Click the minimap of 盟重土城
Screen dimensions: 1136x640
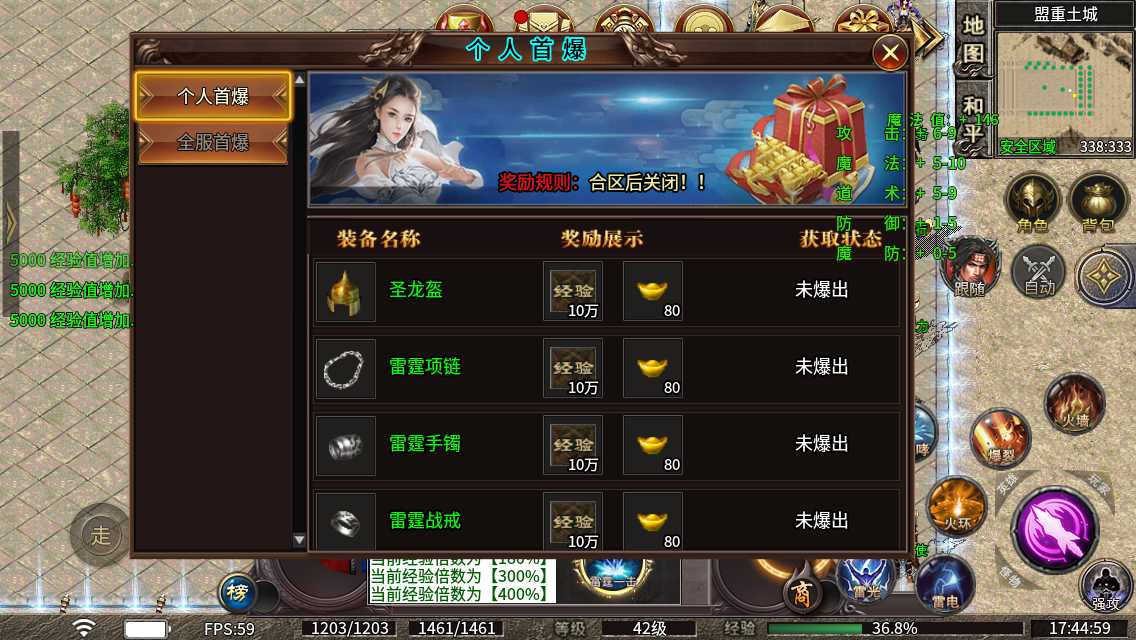1064,90
